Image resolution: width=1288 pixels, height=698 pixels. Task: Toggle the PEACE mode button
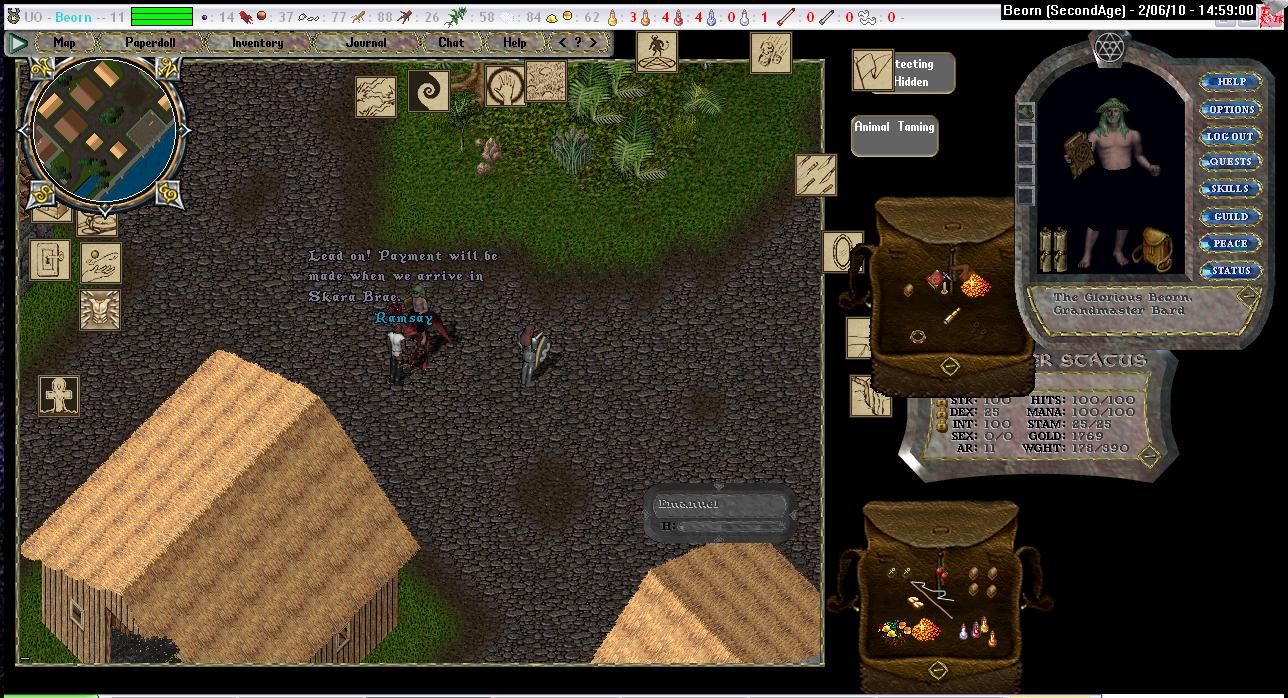pyautogui.click(x=1230, y=243)
